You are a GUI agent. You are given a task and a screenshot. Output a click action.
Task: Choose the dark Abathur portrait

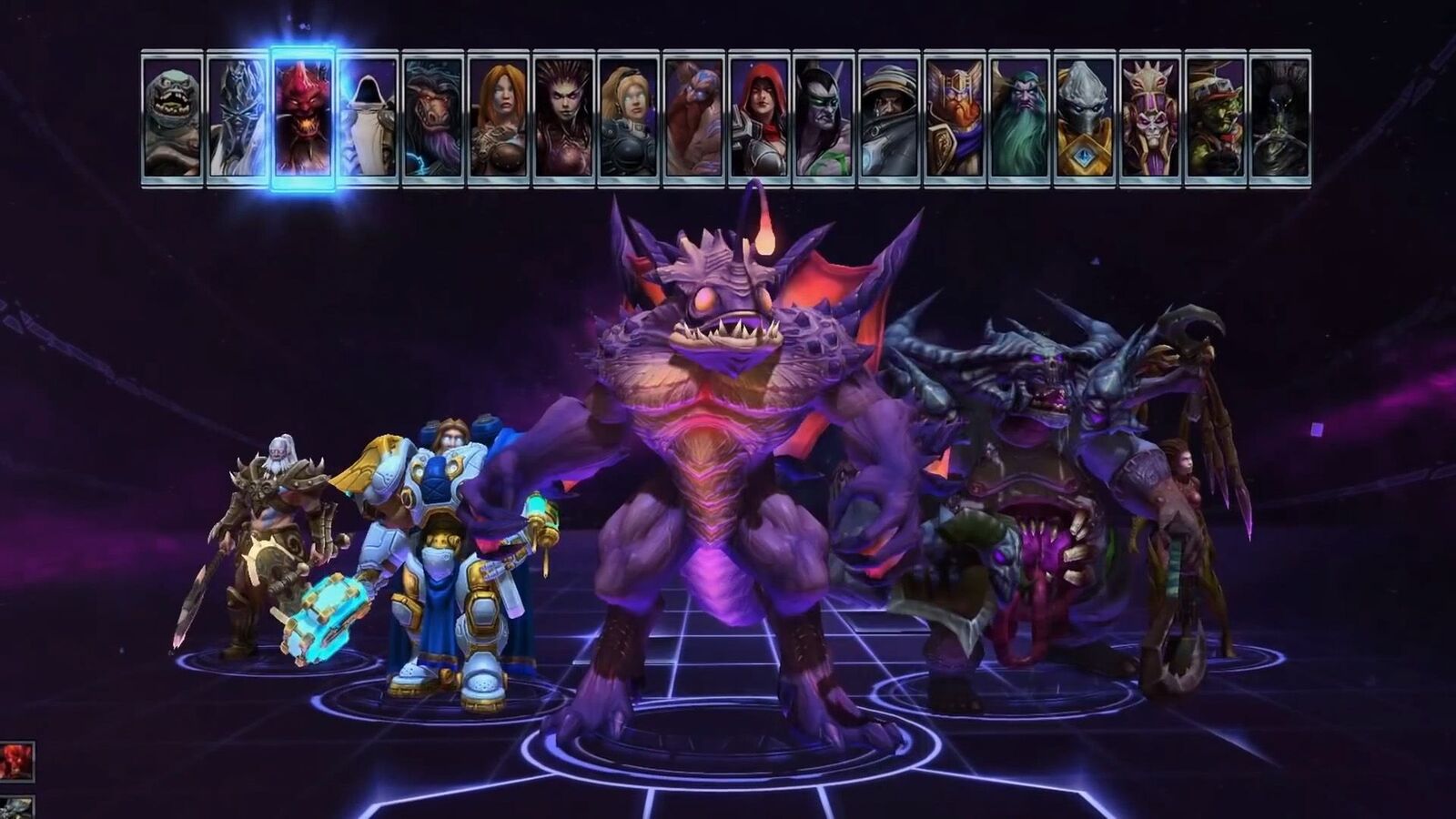1281,118
